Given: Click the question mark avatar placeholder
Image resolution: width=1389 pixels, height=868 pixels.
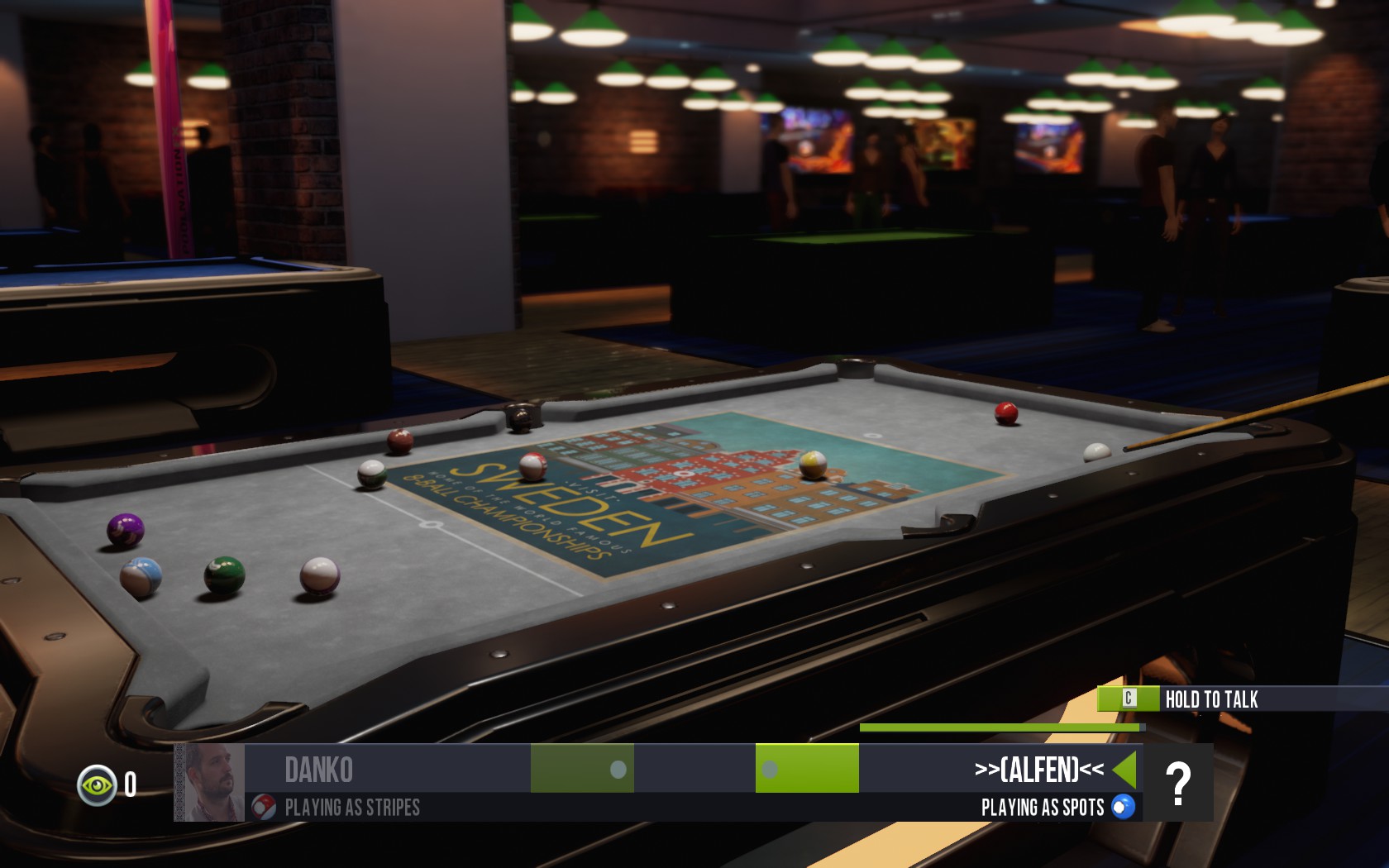Looking at the screenshot, I should click(x=1180, y=781).
